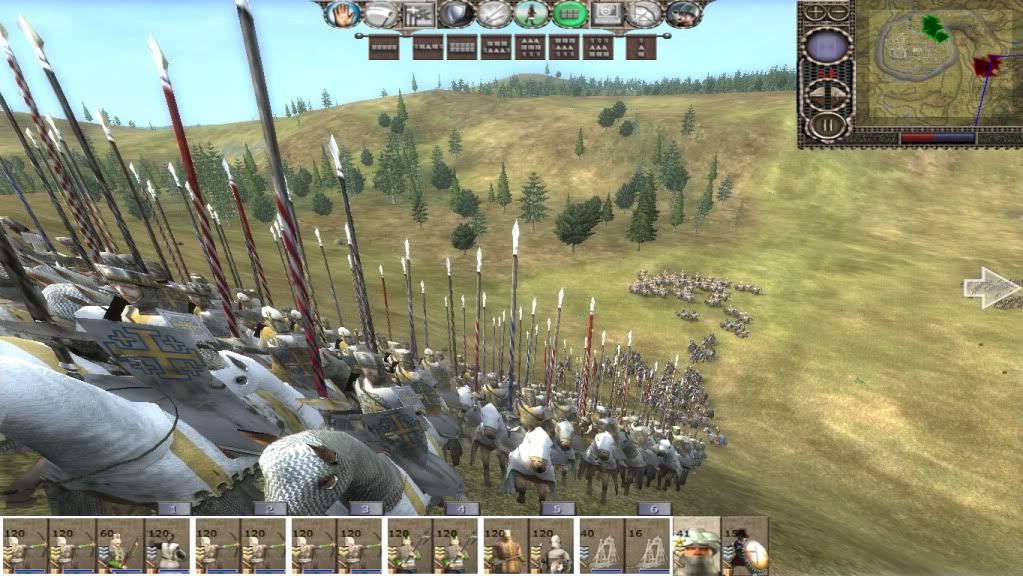Choose the single line formation banner

(x=383, y=47)
